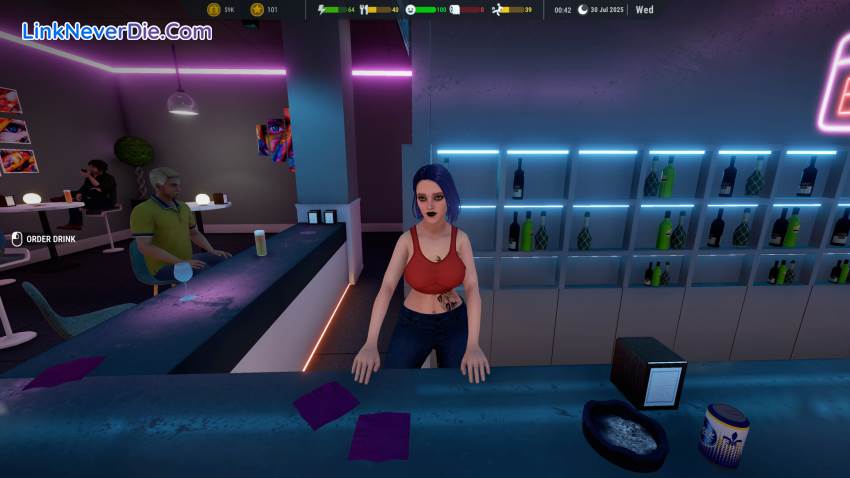850x478 pixels.
Task: Click the gold coin money icon
Action: (213, 10)
